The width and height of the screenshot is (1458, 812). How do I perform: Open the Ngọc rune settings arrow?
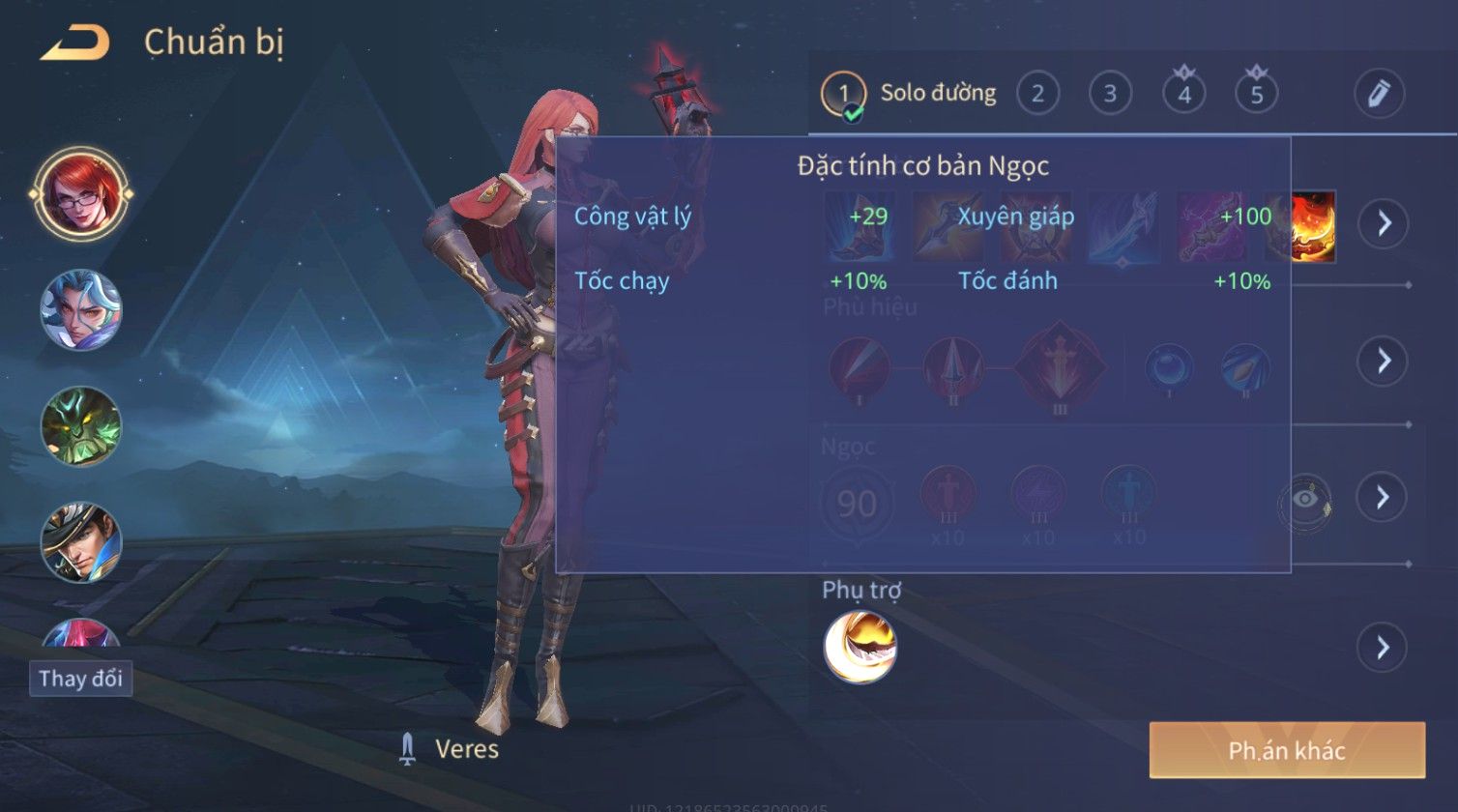(x=1384, y=497)
